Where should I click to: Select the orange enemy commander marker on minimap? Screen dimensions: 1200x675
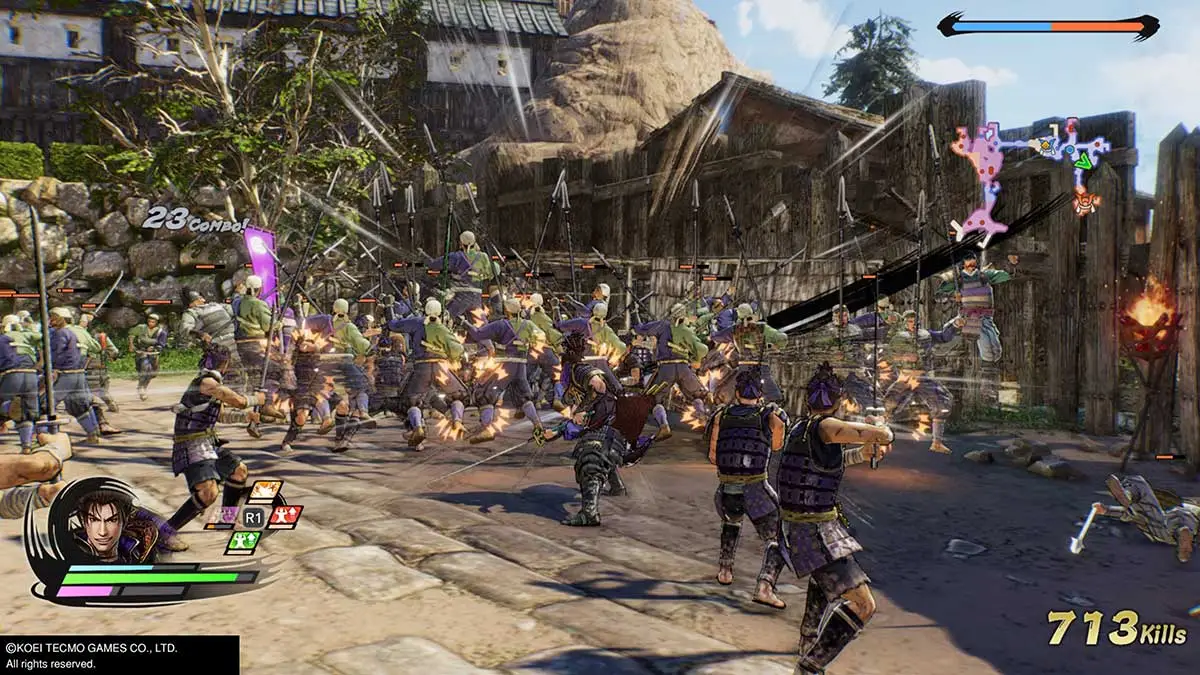[1084, 200]
